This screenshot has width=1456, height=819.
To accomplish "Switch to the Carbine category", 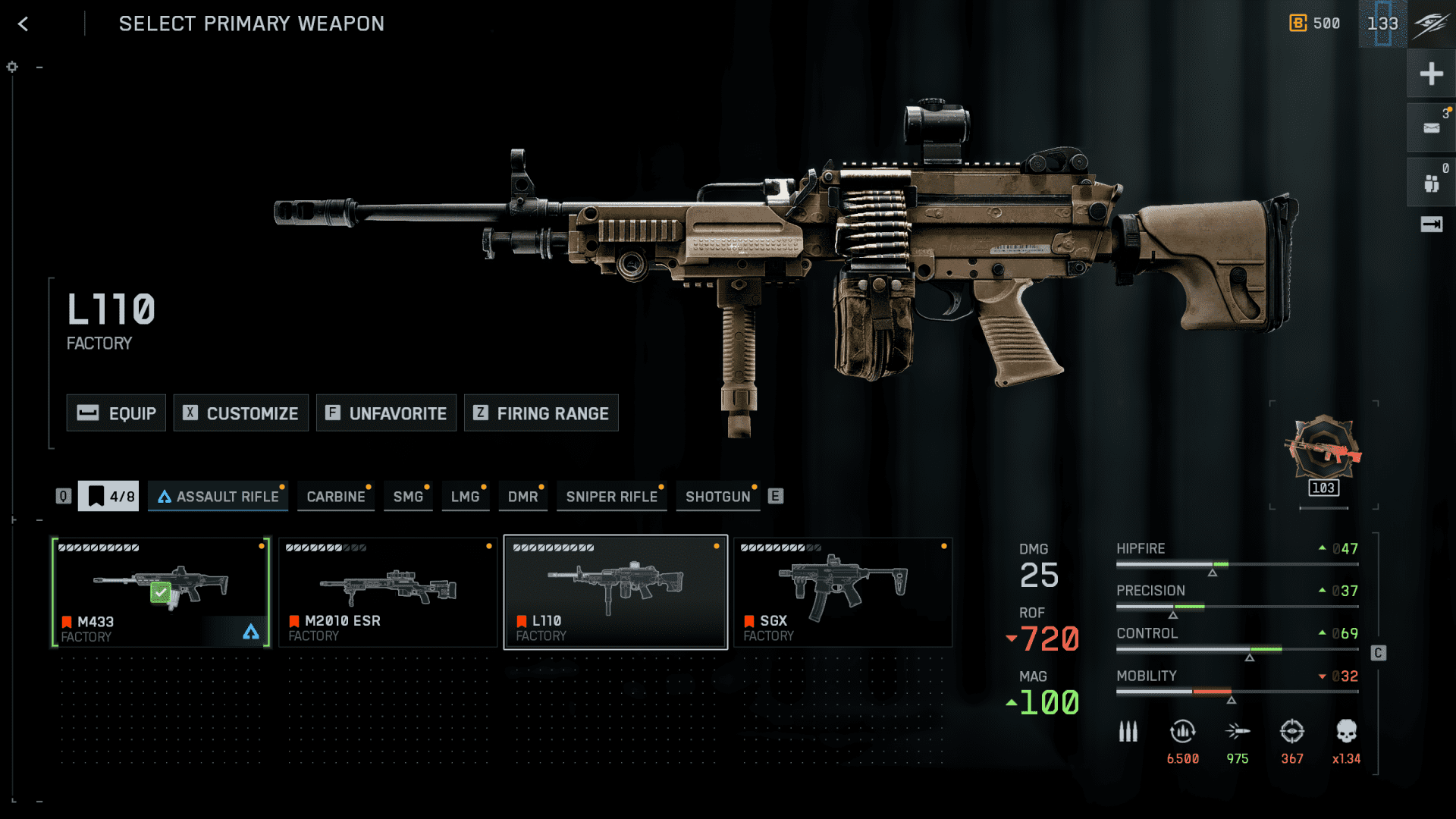I will pyautogui.click(x=335, y=497).
